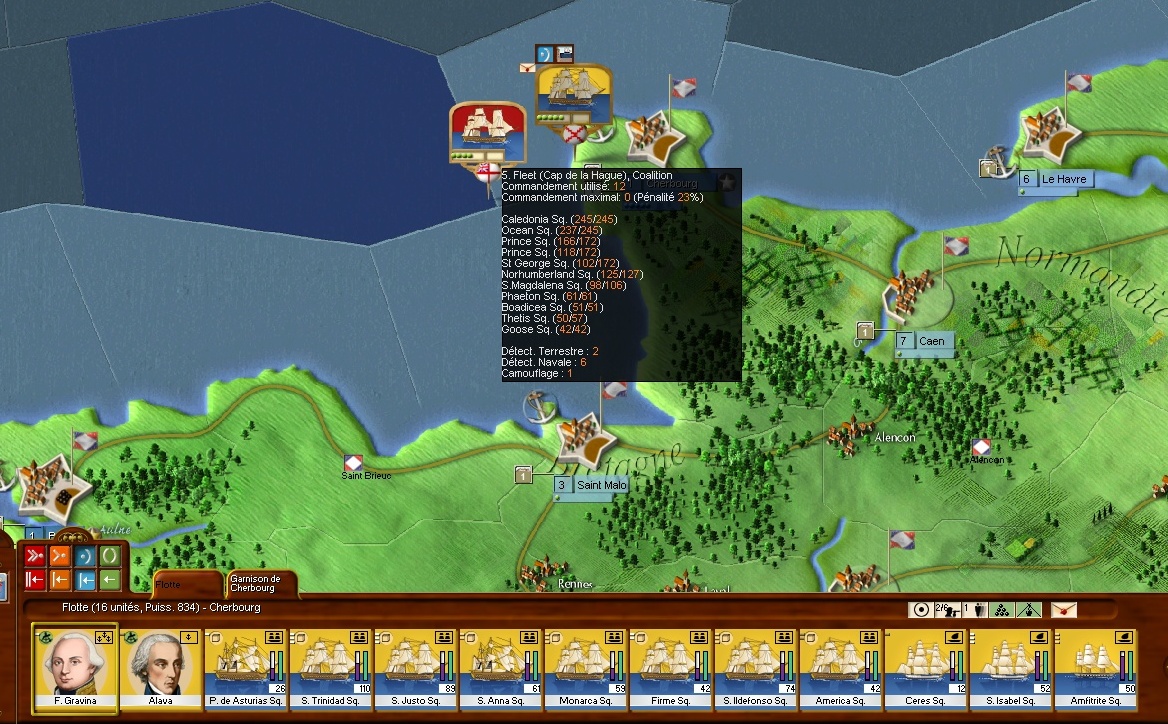Choose the Firme Sq. ship card
Image resolution: width=1168 pixels, height=724 pixels.
(671, 668)
